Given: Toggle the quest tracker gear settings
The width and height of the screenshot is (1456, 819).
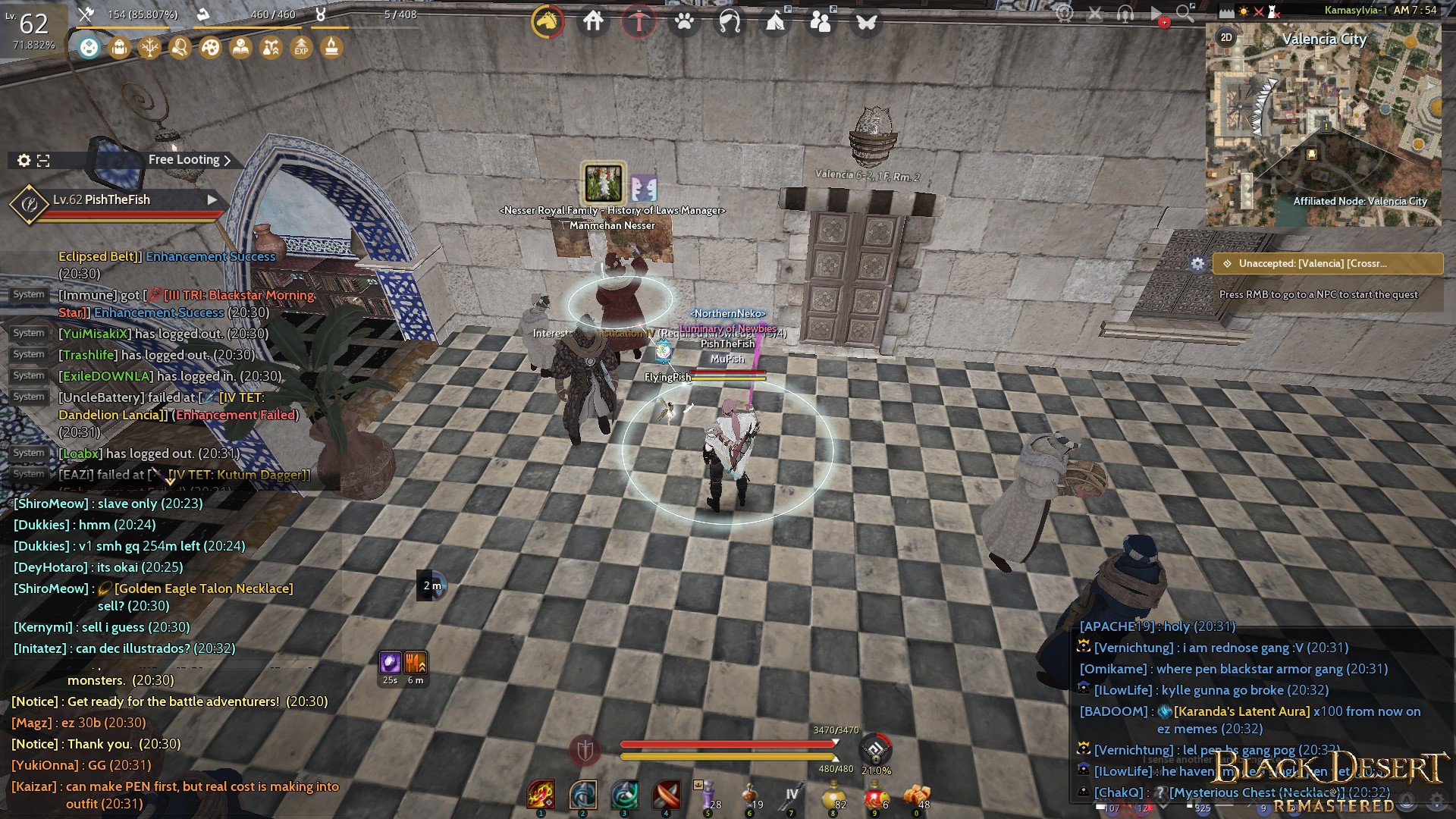Looking at the screenshot, I should click(1199, 264).
